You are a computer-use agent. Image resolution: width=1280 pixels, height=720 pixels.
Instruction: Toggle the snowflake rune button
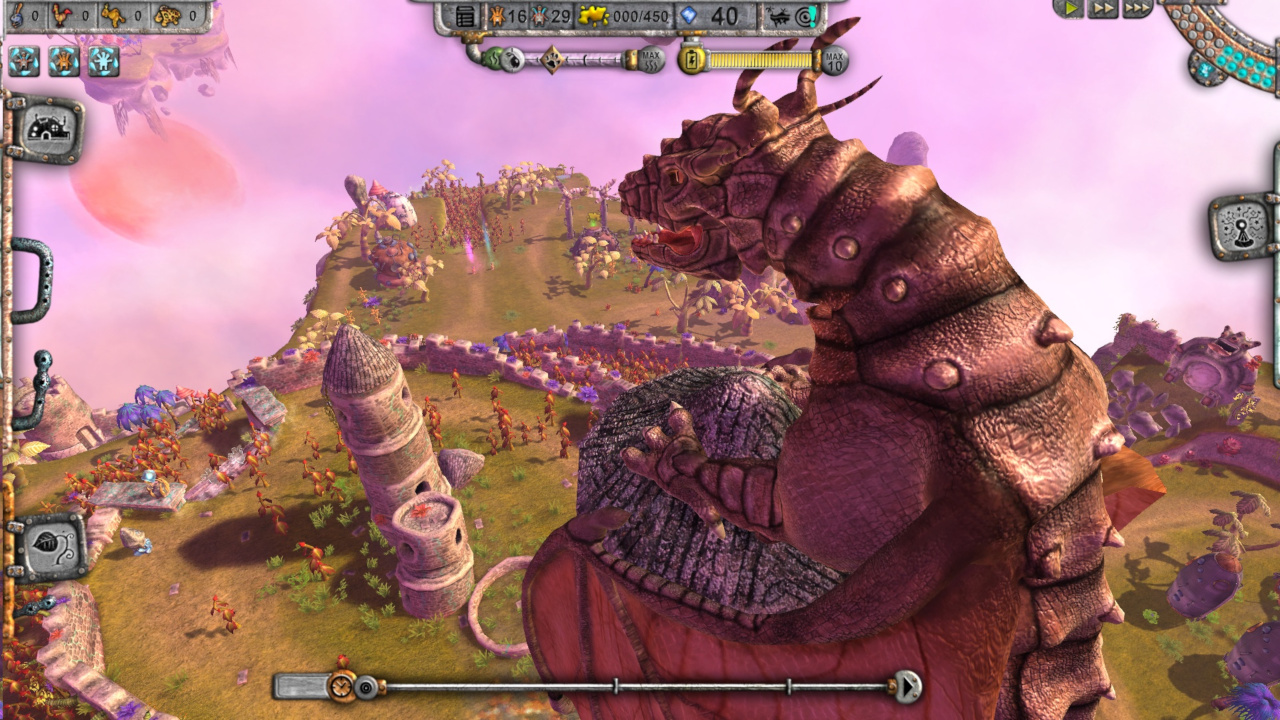tap(102, 60)
